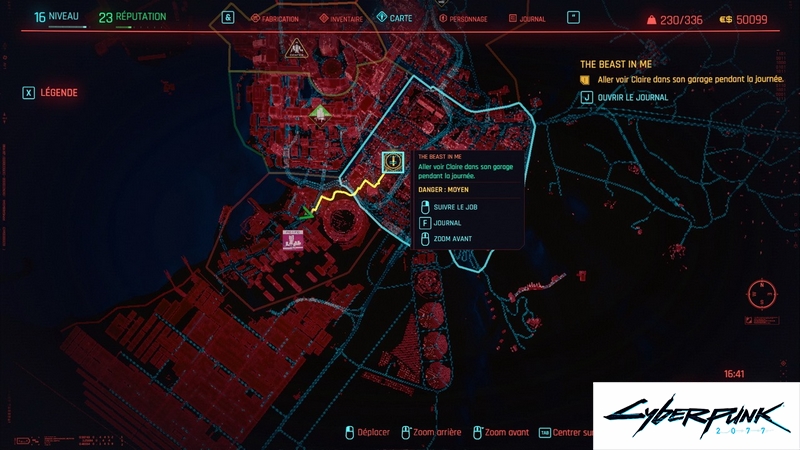This screenshot has height=450, width=800.
Task: Select the green apartment marker on the map
Action: 319,112
